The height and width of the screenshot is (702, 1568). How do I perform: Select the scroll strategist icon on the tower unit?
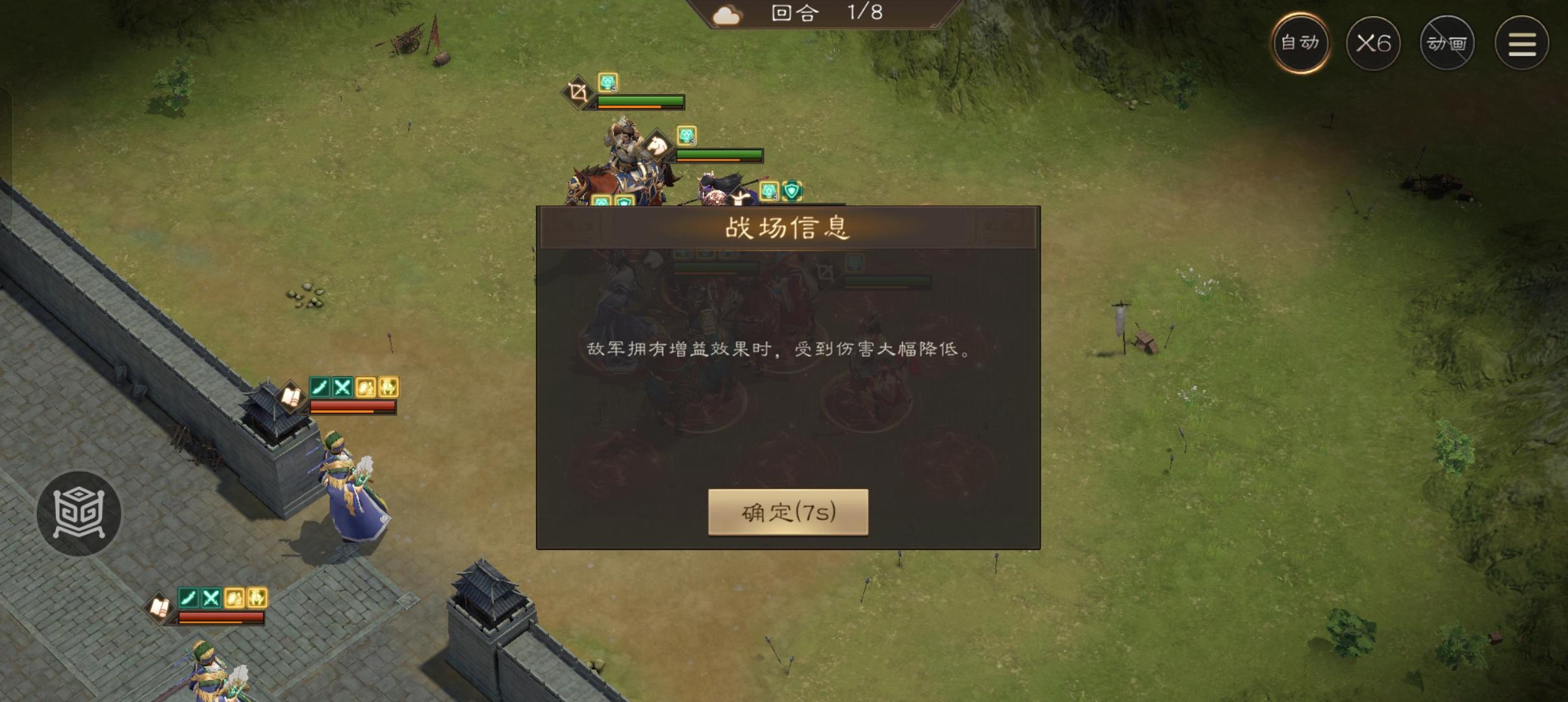click(291, 395)
